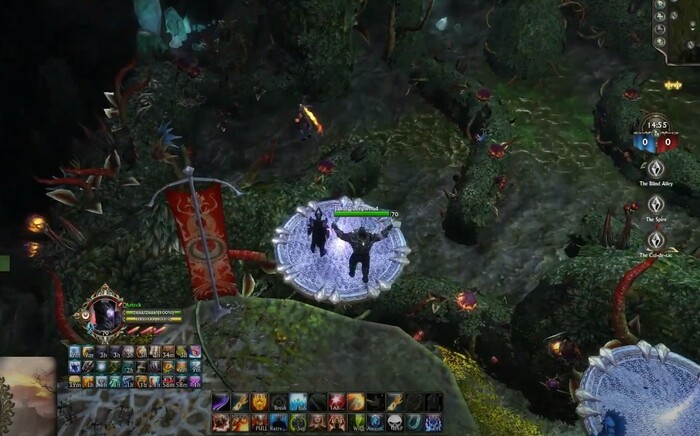Activate the green spiral Self ability

[296, 423]
